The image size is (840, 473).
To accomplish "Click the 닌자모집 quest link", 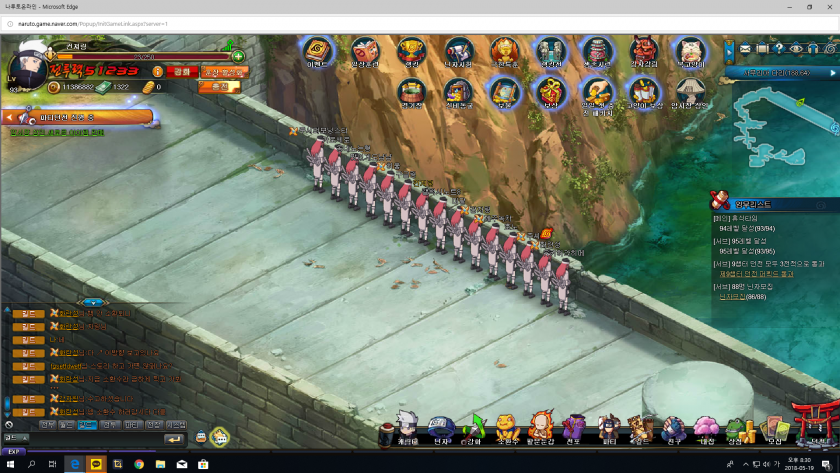I will point(733,296).
